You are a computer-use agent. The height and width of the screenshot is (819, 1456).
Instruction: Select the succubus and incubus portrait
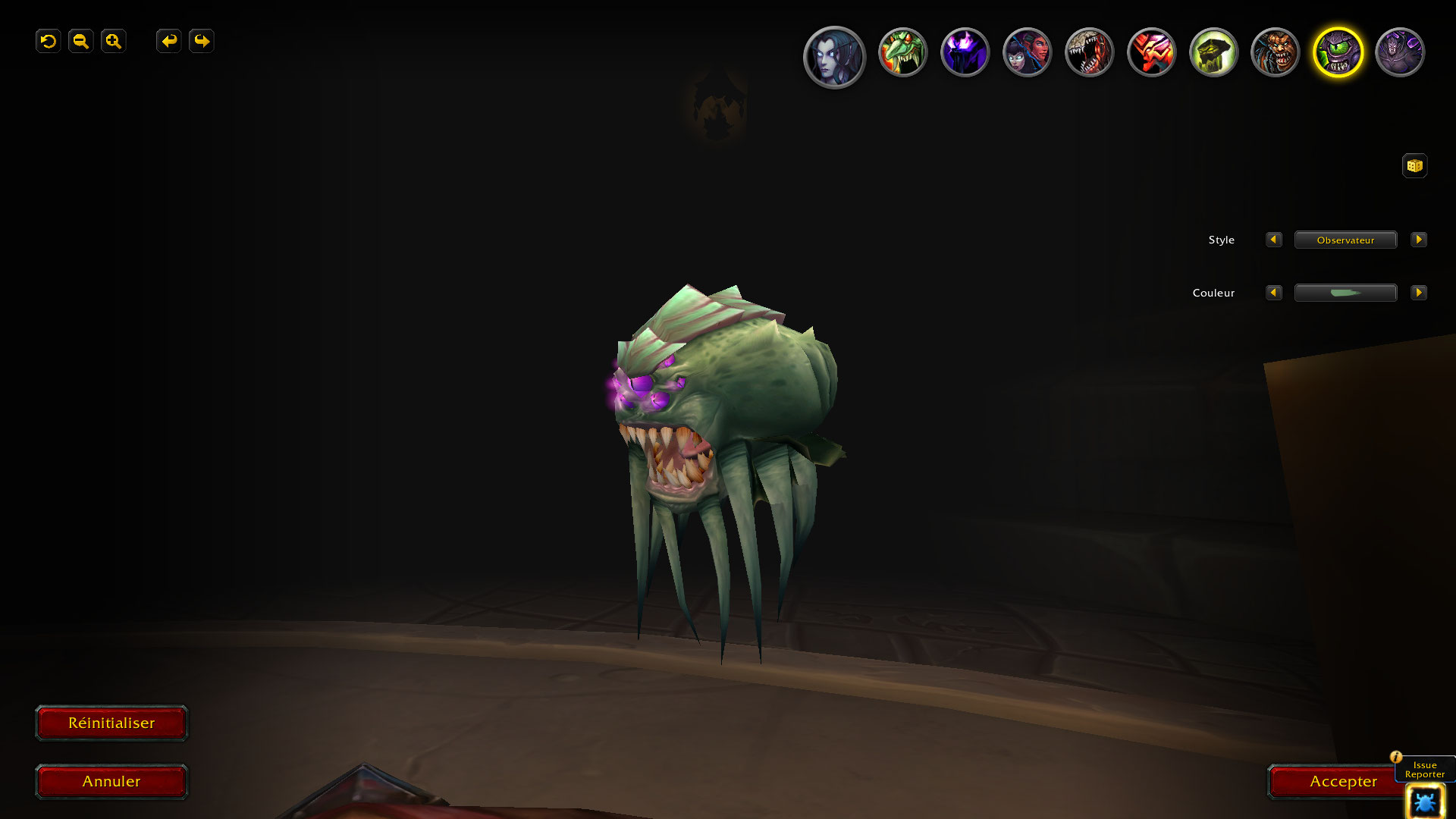(1027, 52)
